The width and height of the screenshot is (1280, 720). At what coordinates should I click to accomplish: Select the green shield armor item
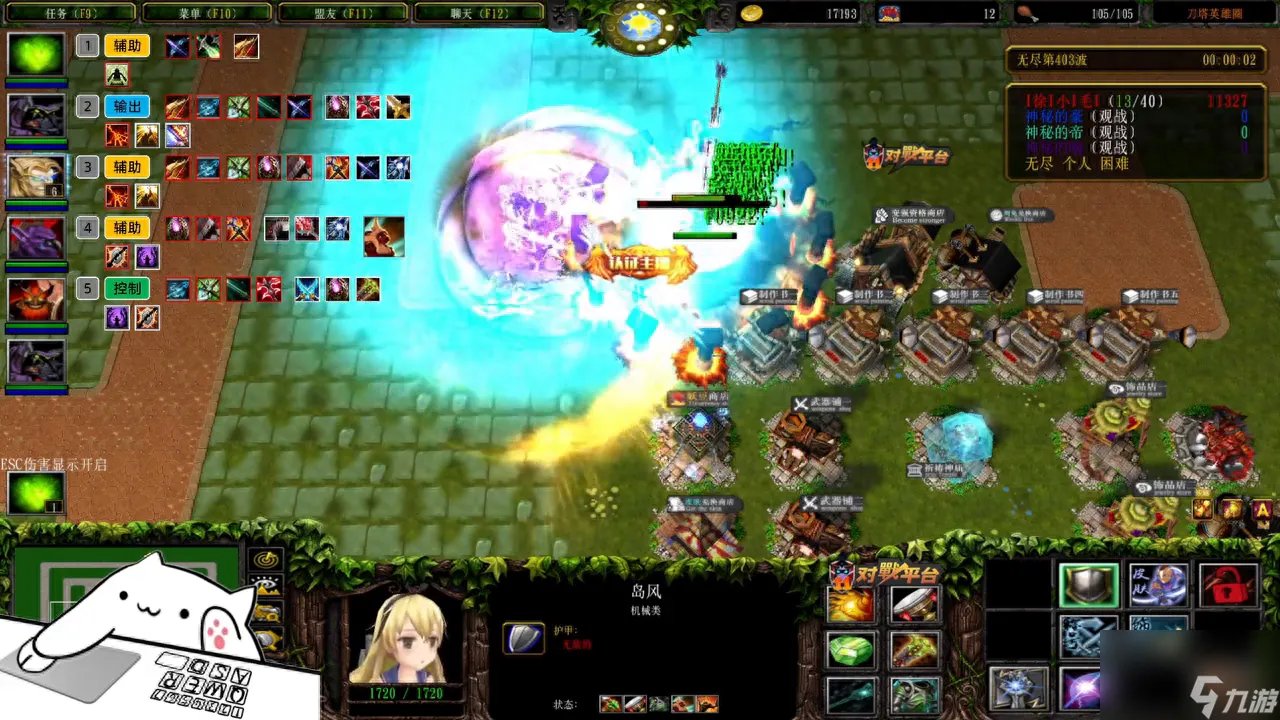(x=1088, y=583)
